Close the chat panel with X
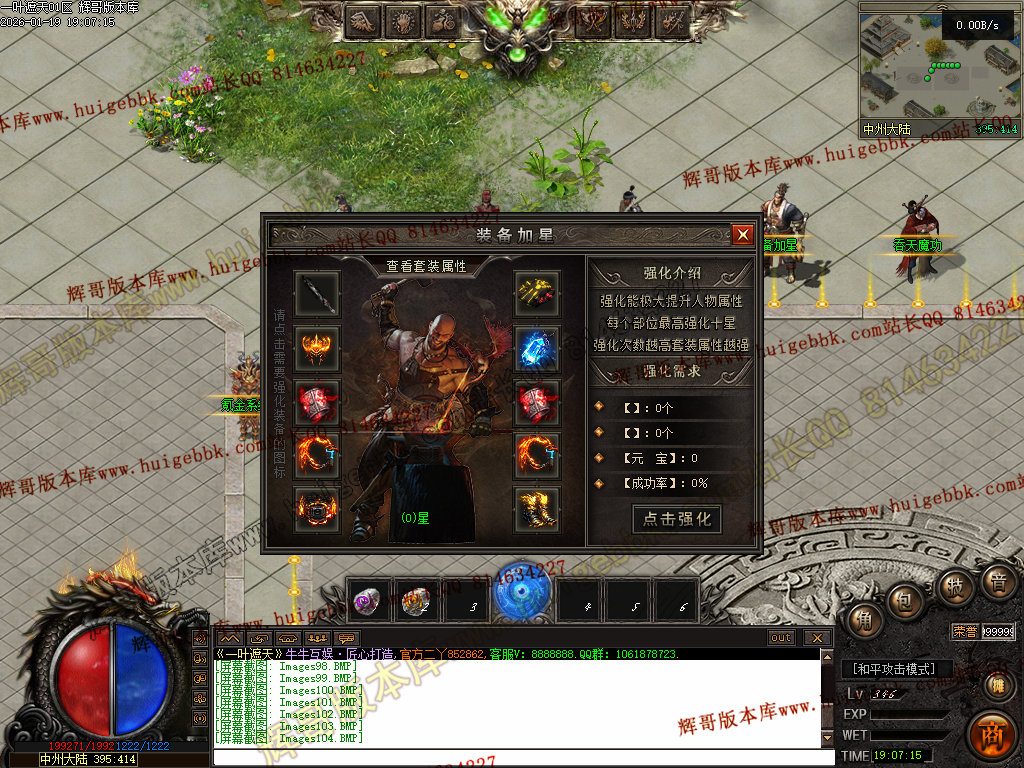 click(x=817, y=637)
